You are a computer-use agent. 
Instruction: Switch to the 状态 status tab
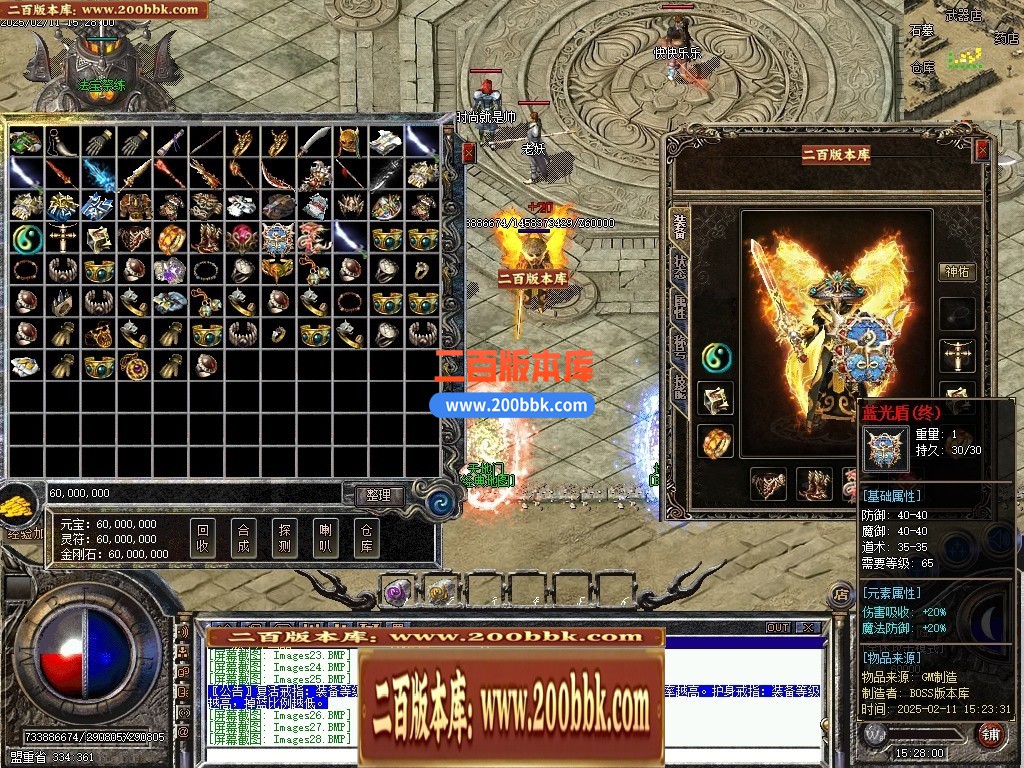[680, 266]
